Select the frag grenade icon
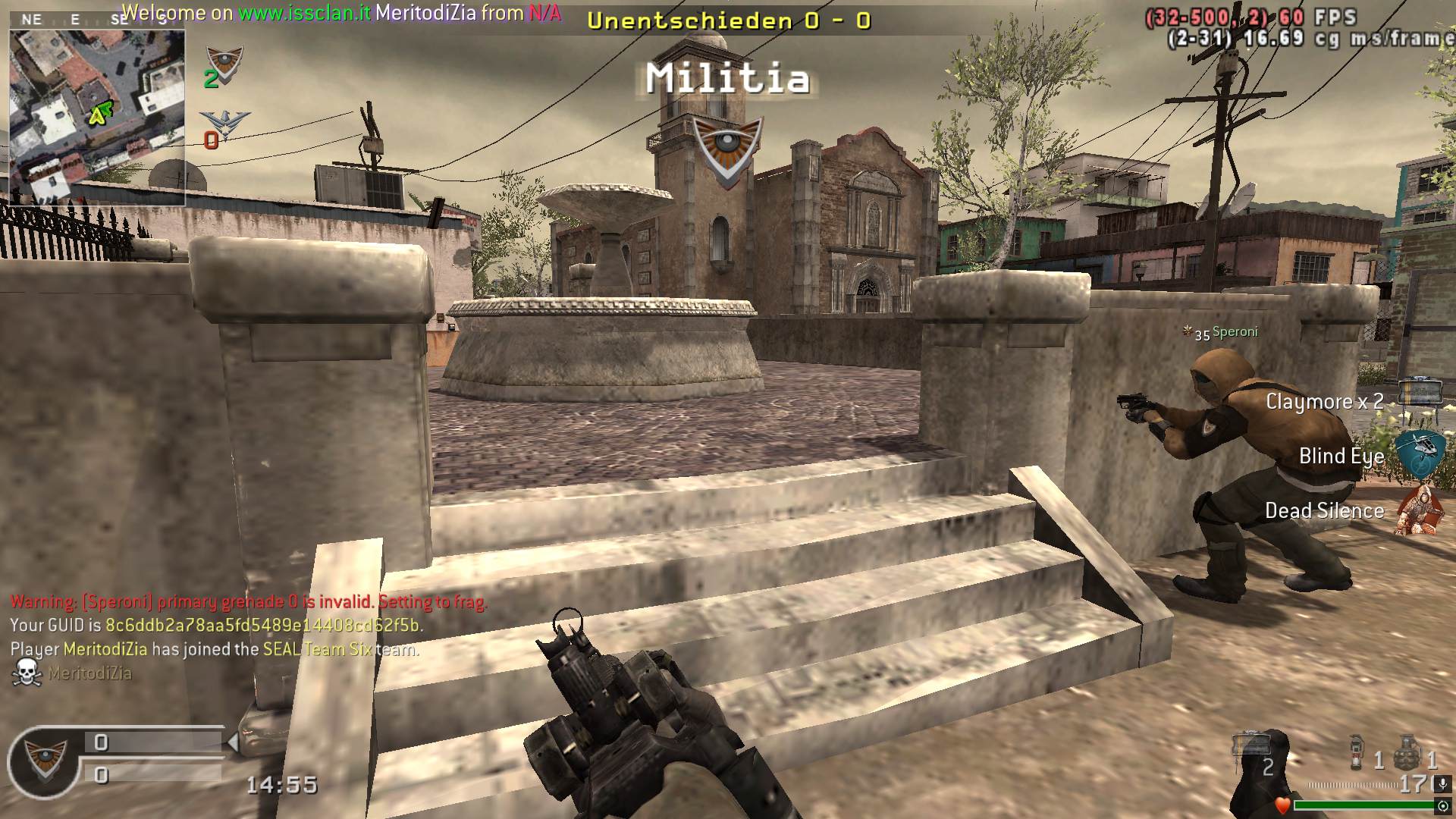1456x819 pixels. coord(1407,751)
